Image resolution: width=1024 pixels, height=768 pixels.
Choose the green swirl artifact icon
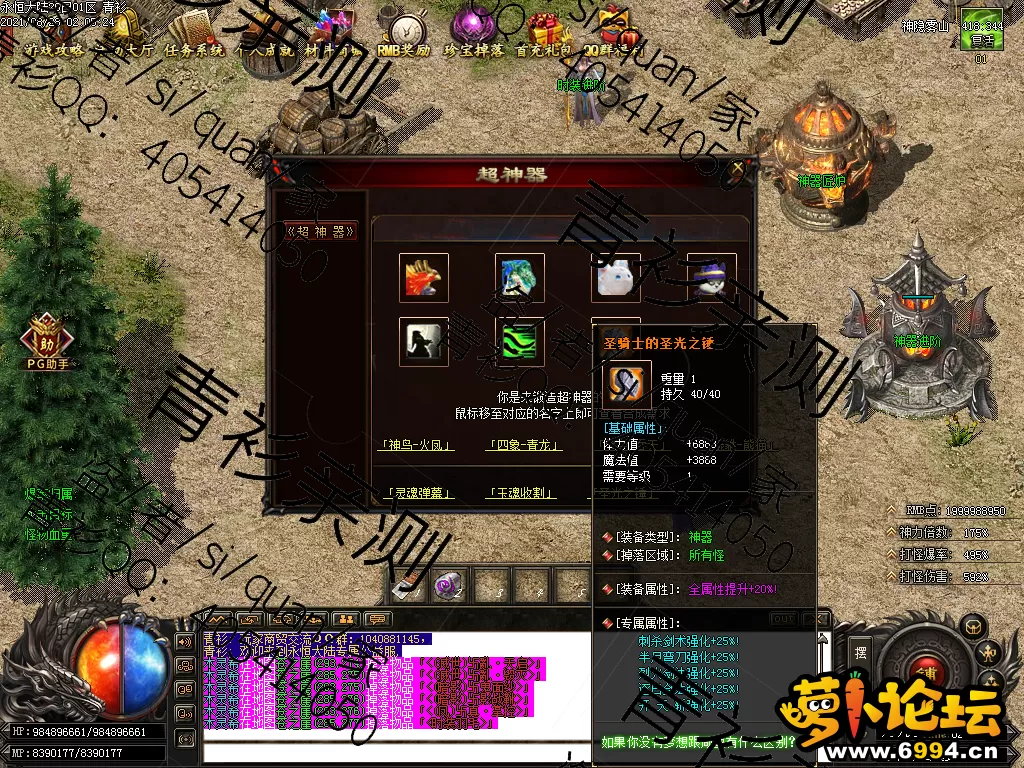(520, 342)
